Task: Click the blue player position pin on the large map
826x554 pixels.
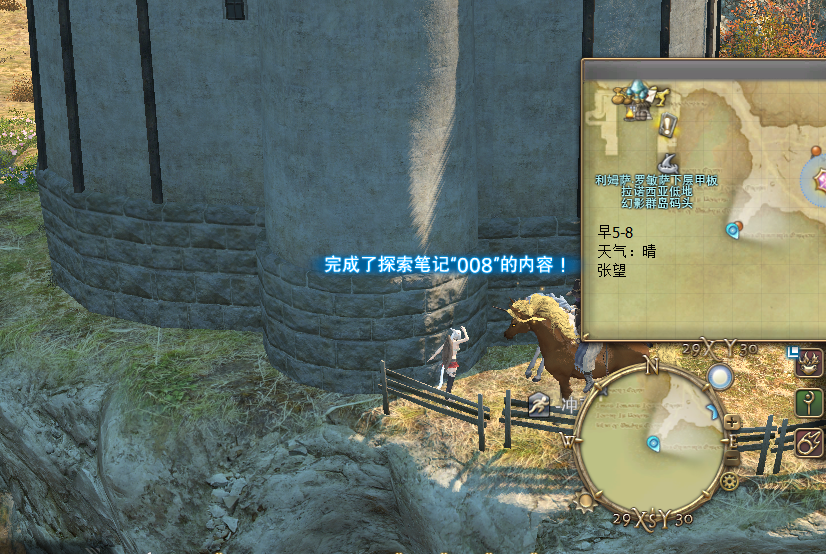Action: (733, 230)
